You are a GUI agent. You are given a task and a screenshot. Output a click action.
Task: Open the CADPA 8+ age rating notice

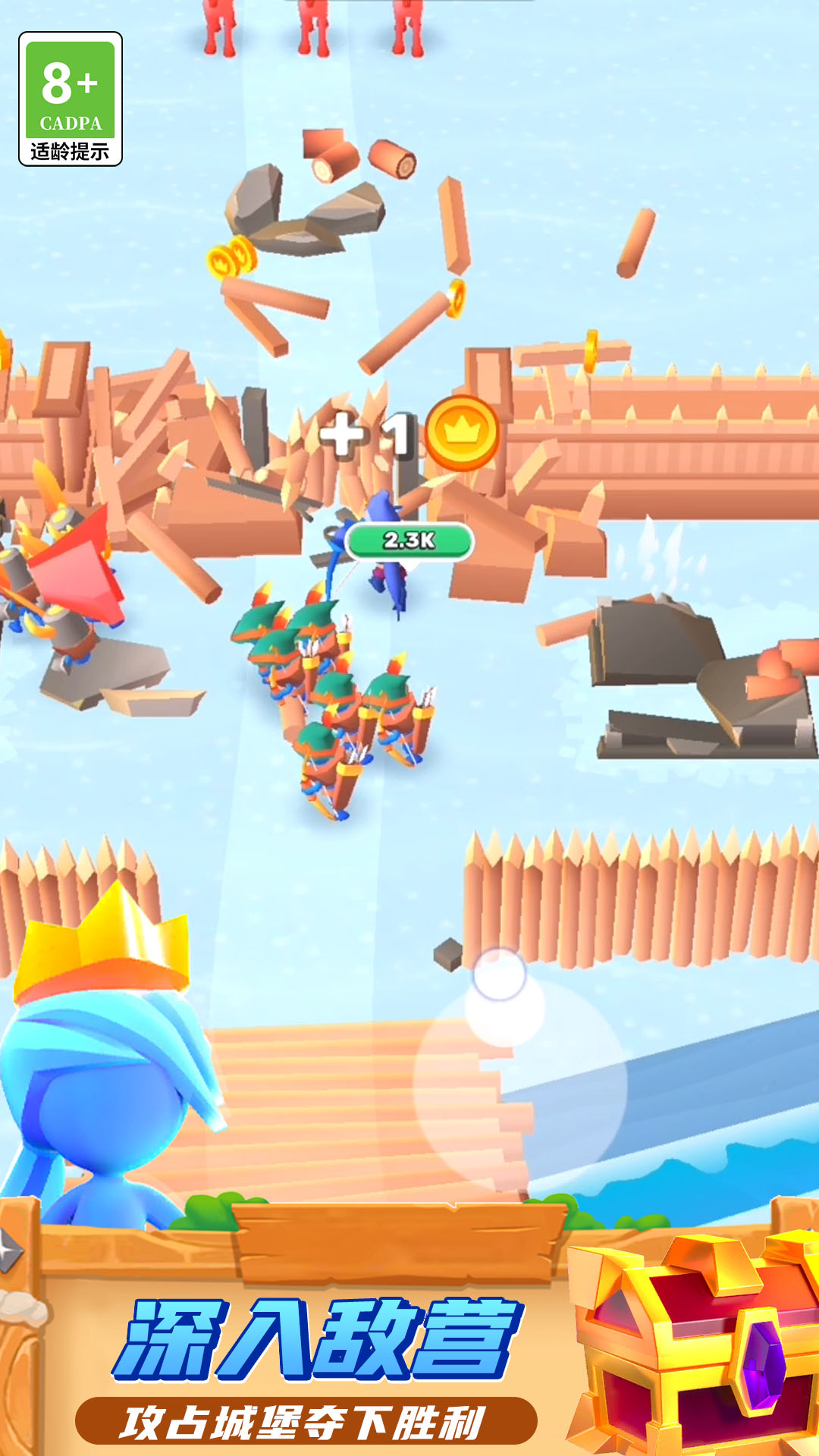[x=71, y=99]
